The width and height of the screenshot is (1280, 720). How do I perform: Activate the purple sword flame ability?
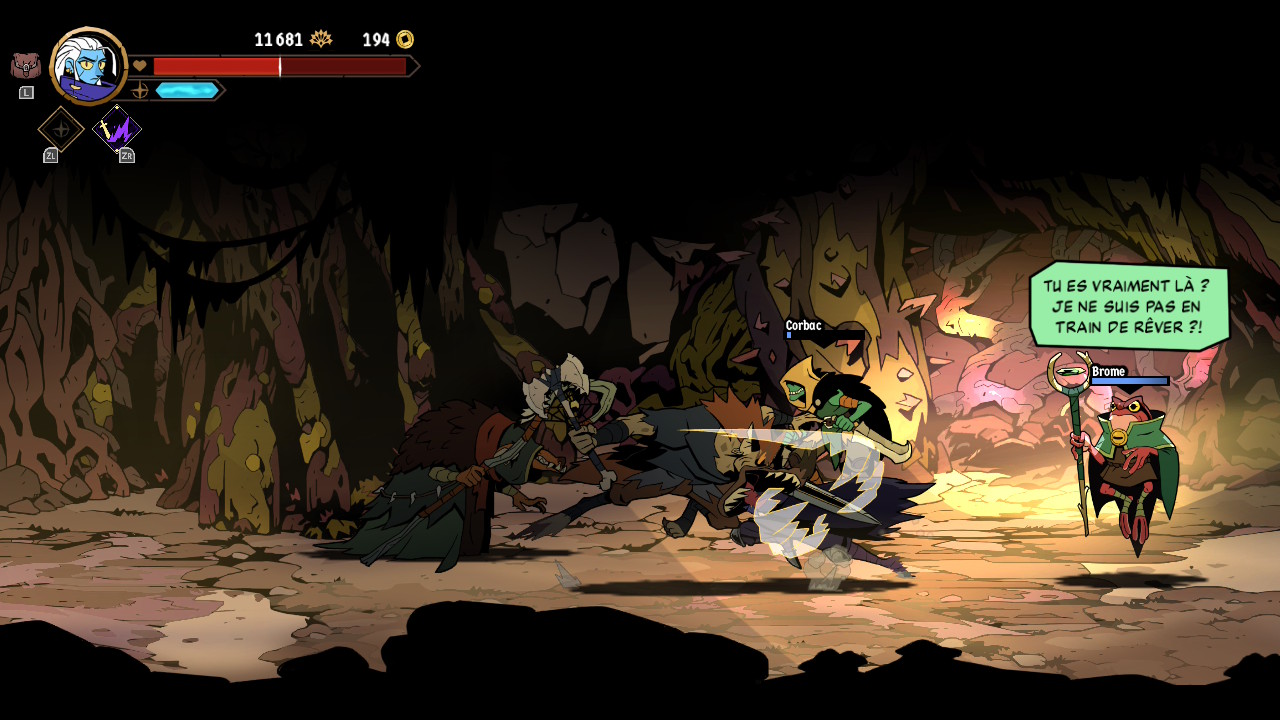pyautogui.click(x=117, y=130)
